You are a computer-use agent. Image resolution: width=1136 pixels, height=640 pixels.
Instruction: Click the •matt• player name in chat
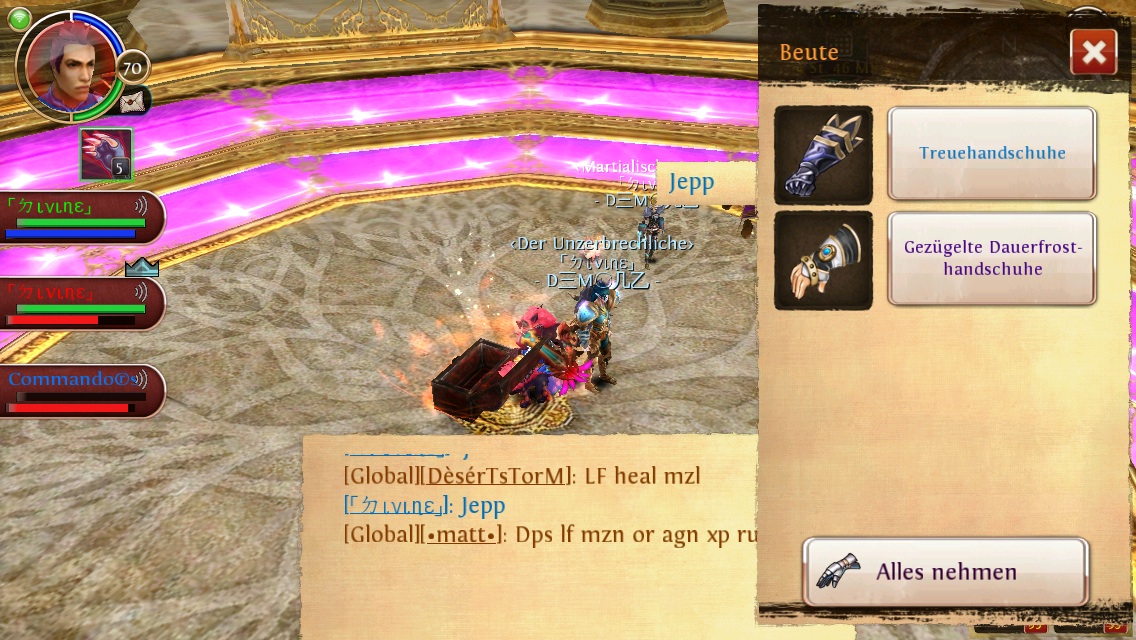463,535
